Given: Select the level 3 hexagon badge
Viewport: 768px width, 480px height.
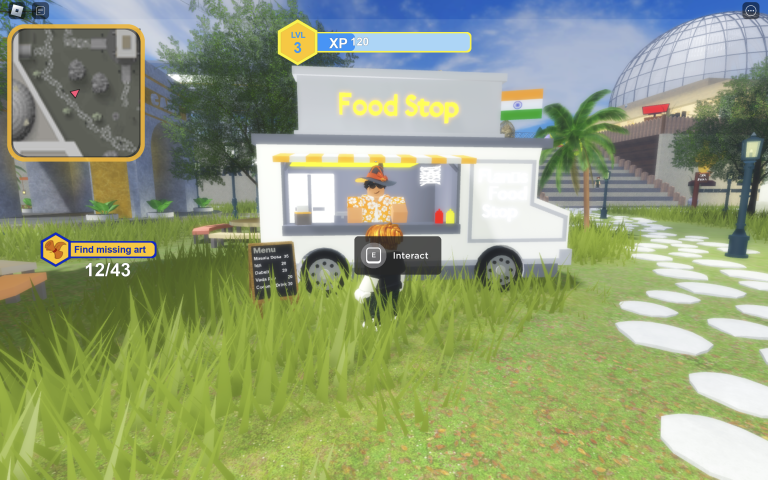Looking at the screenshot, I should pyautogui.click(x=297, y=42).
